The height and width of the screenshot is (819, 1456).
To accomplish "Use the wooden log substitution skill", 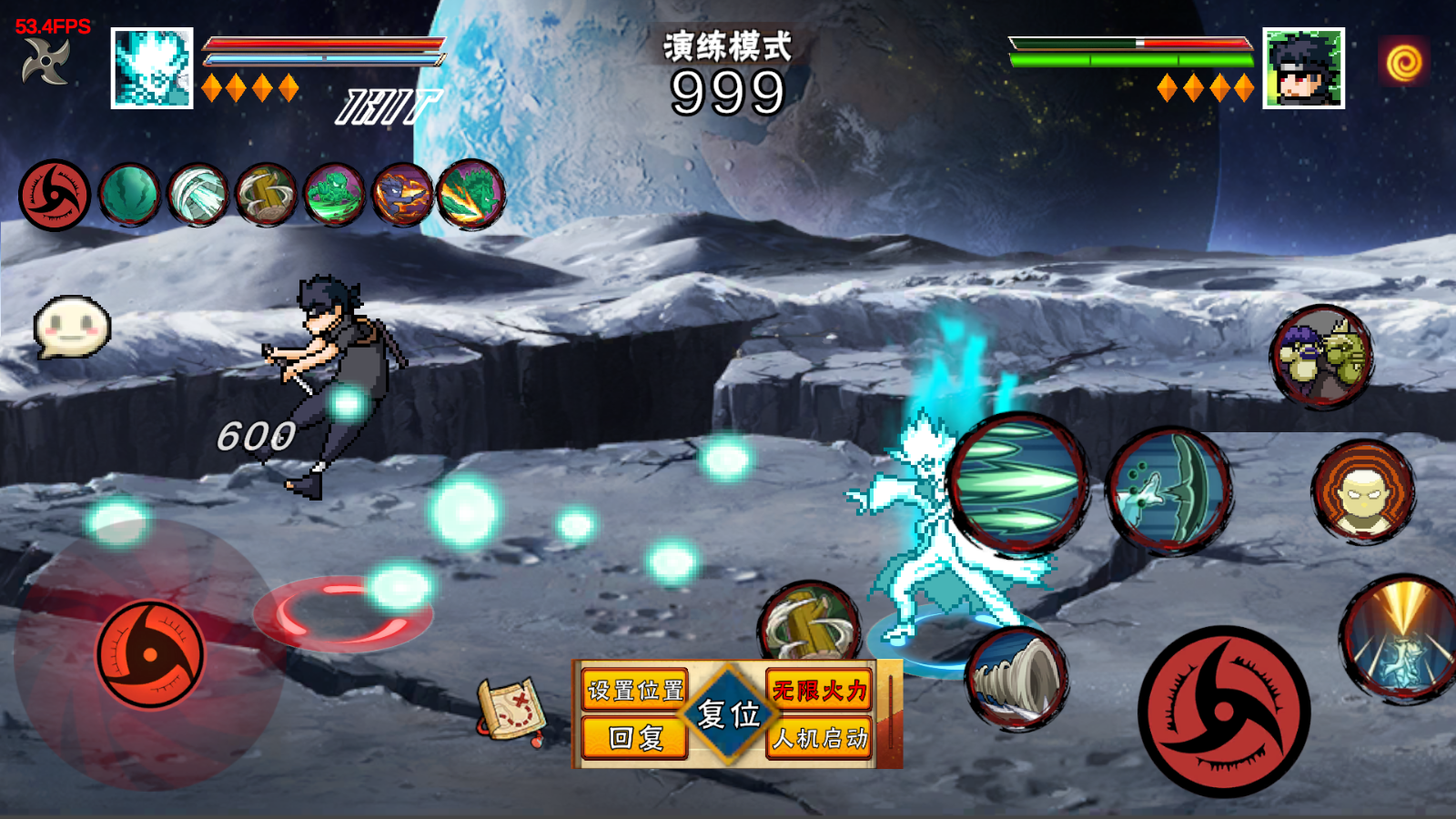I will (809, 624).
